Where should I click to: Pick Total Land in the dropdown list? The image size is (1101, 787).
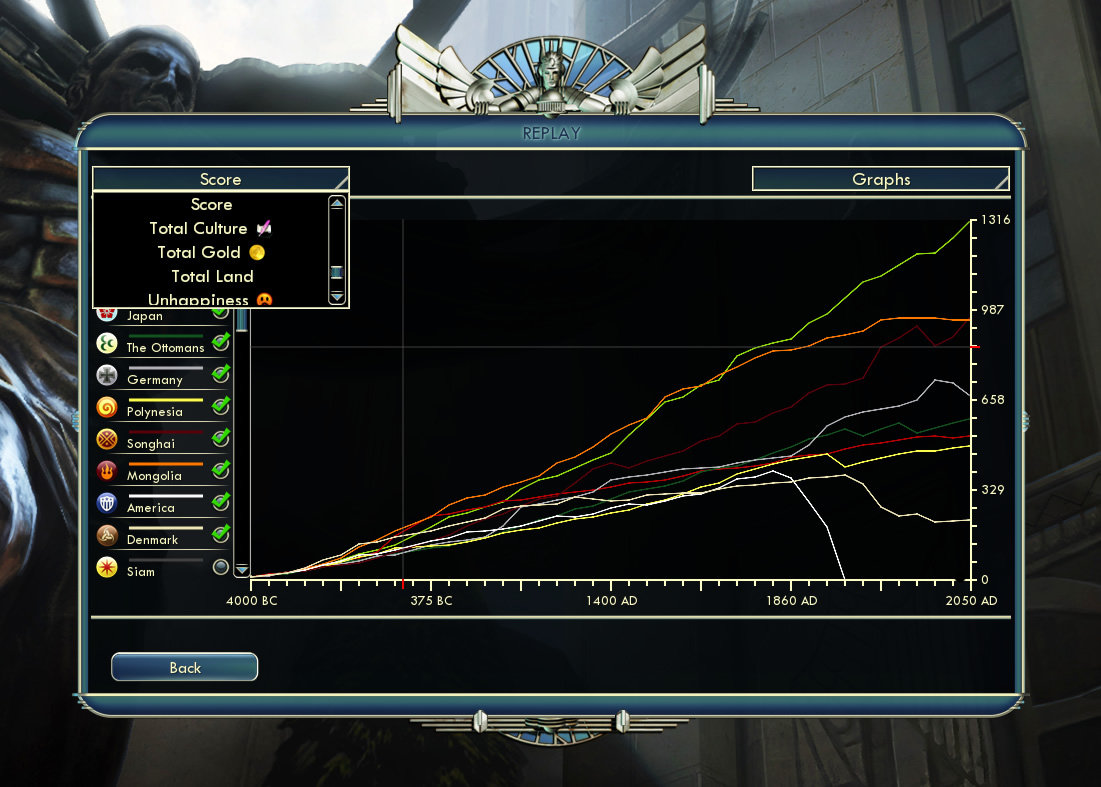[x=212, y=277]
